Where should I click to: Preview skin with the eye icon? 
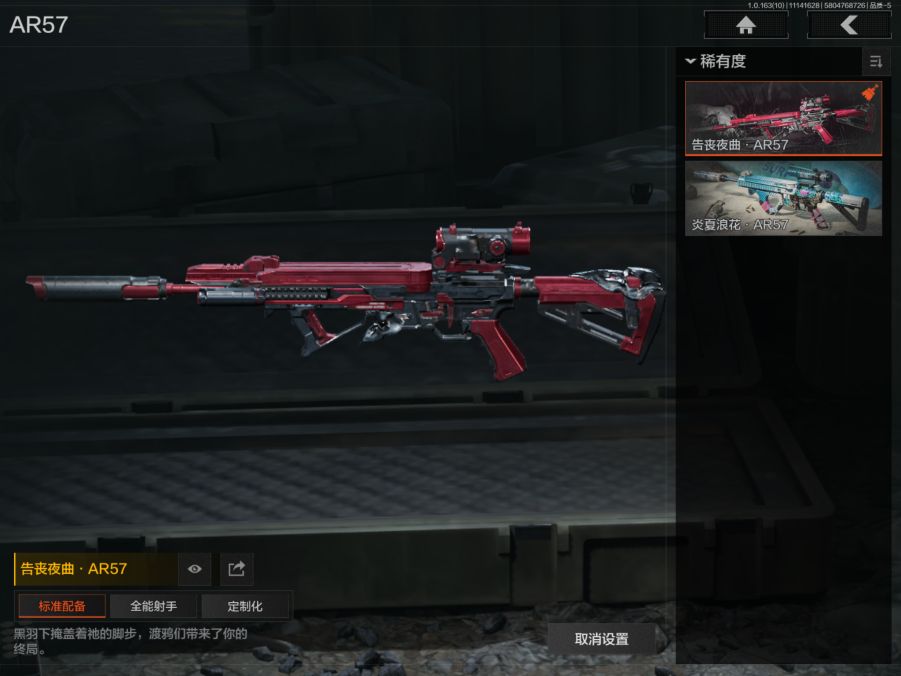tap(195, 569)
